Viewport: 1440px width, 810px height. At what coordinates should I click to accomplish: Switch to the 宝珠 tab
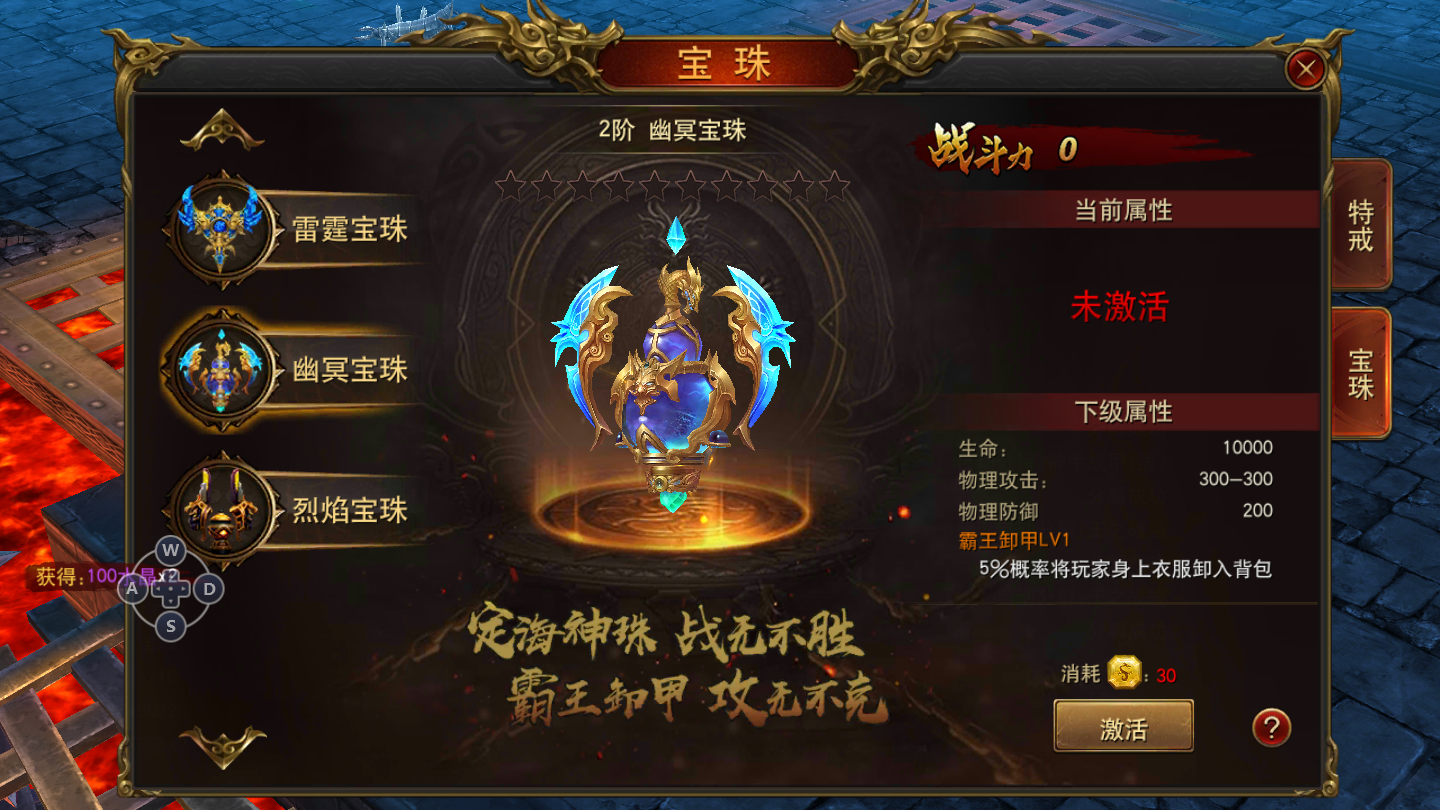pos(1361,372)
